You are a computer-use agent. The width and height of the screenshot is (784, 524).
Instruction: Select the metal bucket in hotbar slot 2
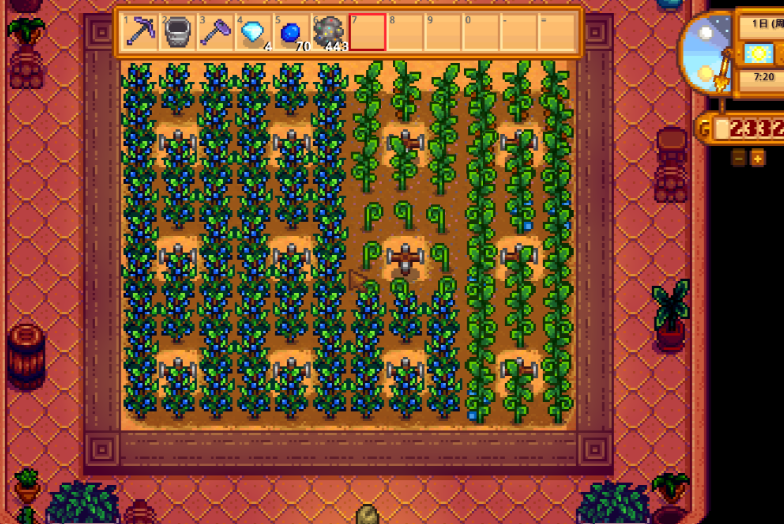[178, 32]
